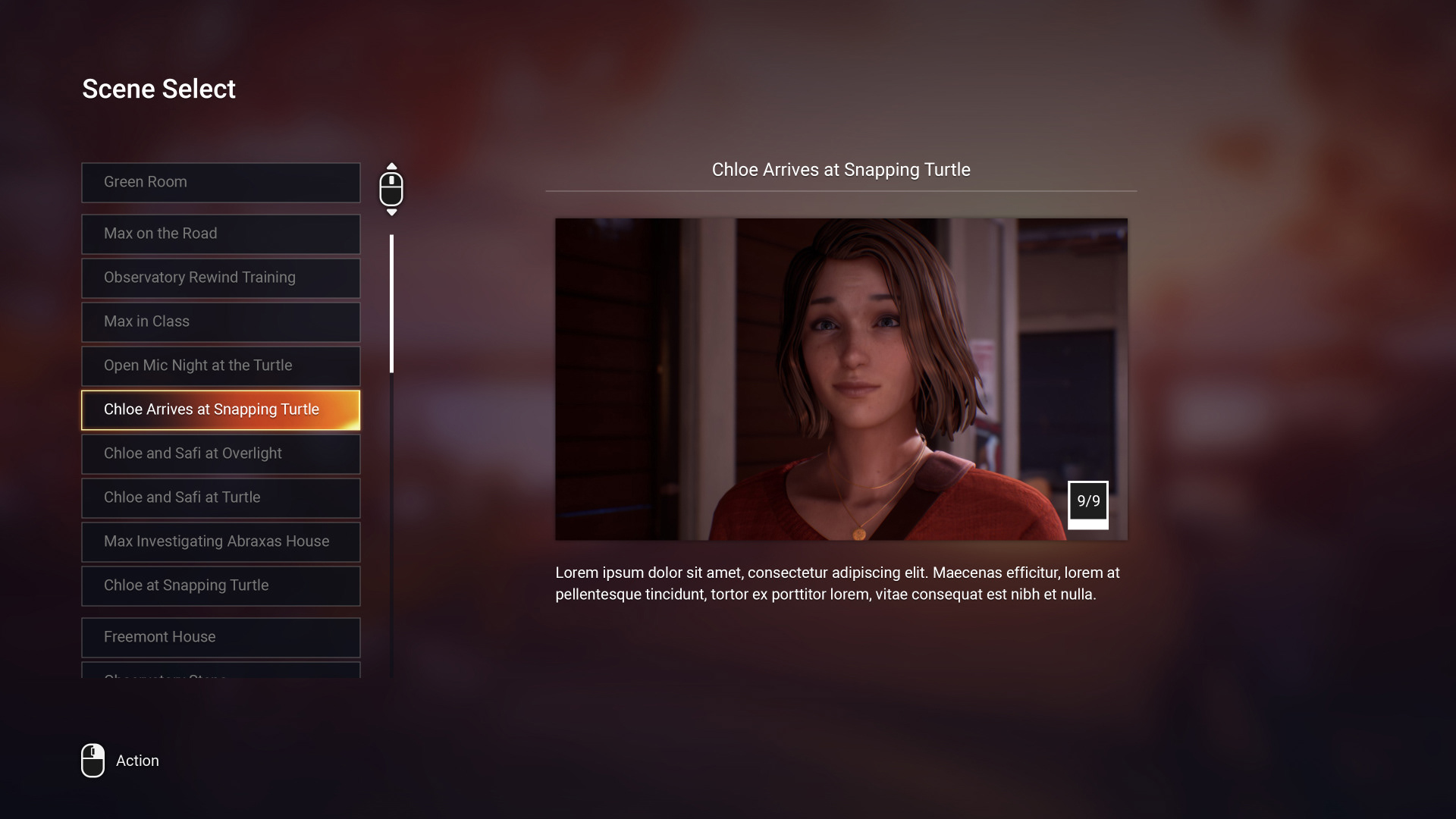Click the partially visible Observatory Steps entry

(220, 675)
